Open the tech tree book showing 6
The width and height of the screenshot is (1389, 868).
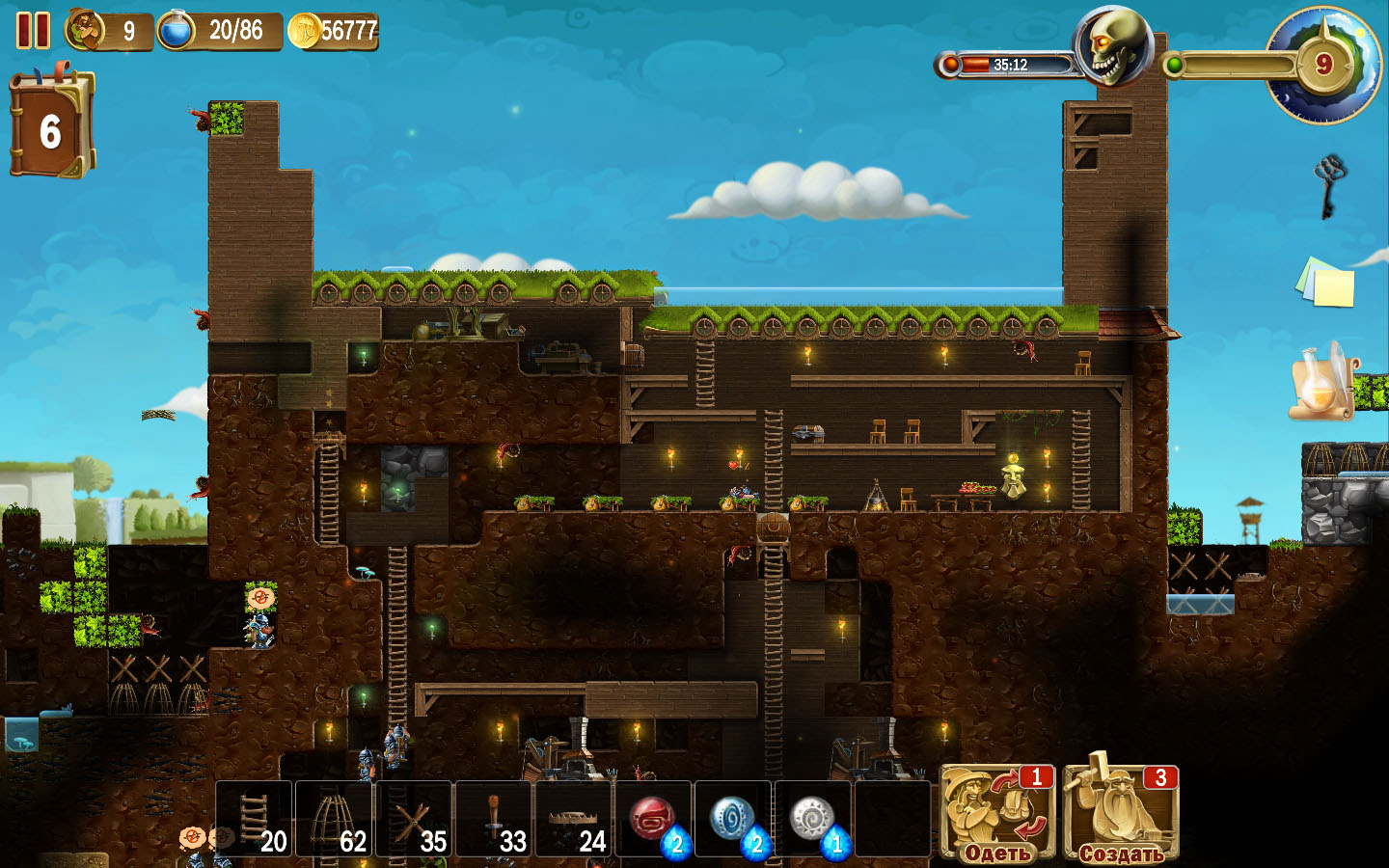point(51,127)
